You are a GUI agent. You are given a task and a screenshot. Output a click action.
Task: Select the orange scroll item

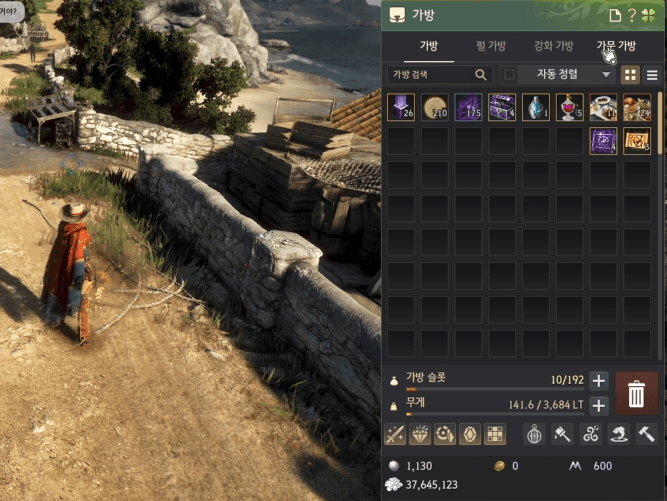pyautogui.click(x=637, y=141)
